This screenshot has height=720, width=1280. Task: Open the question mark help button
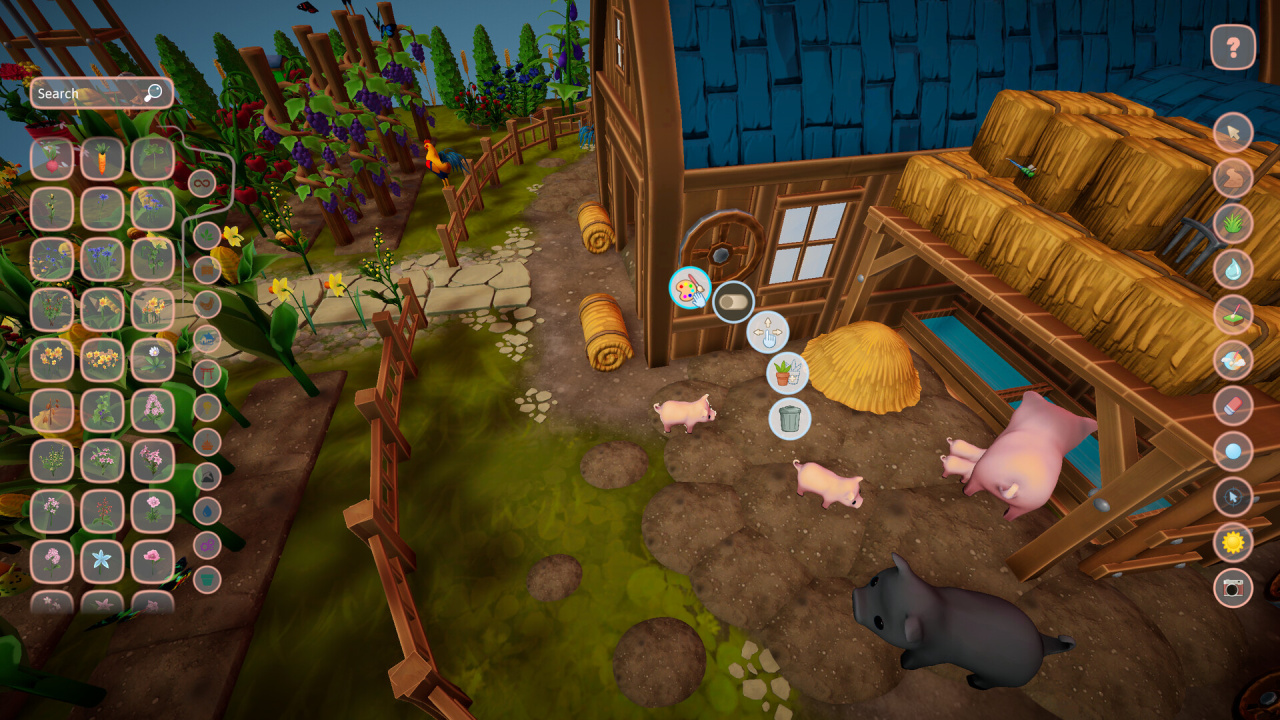click(x=1233, y=47)
